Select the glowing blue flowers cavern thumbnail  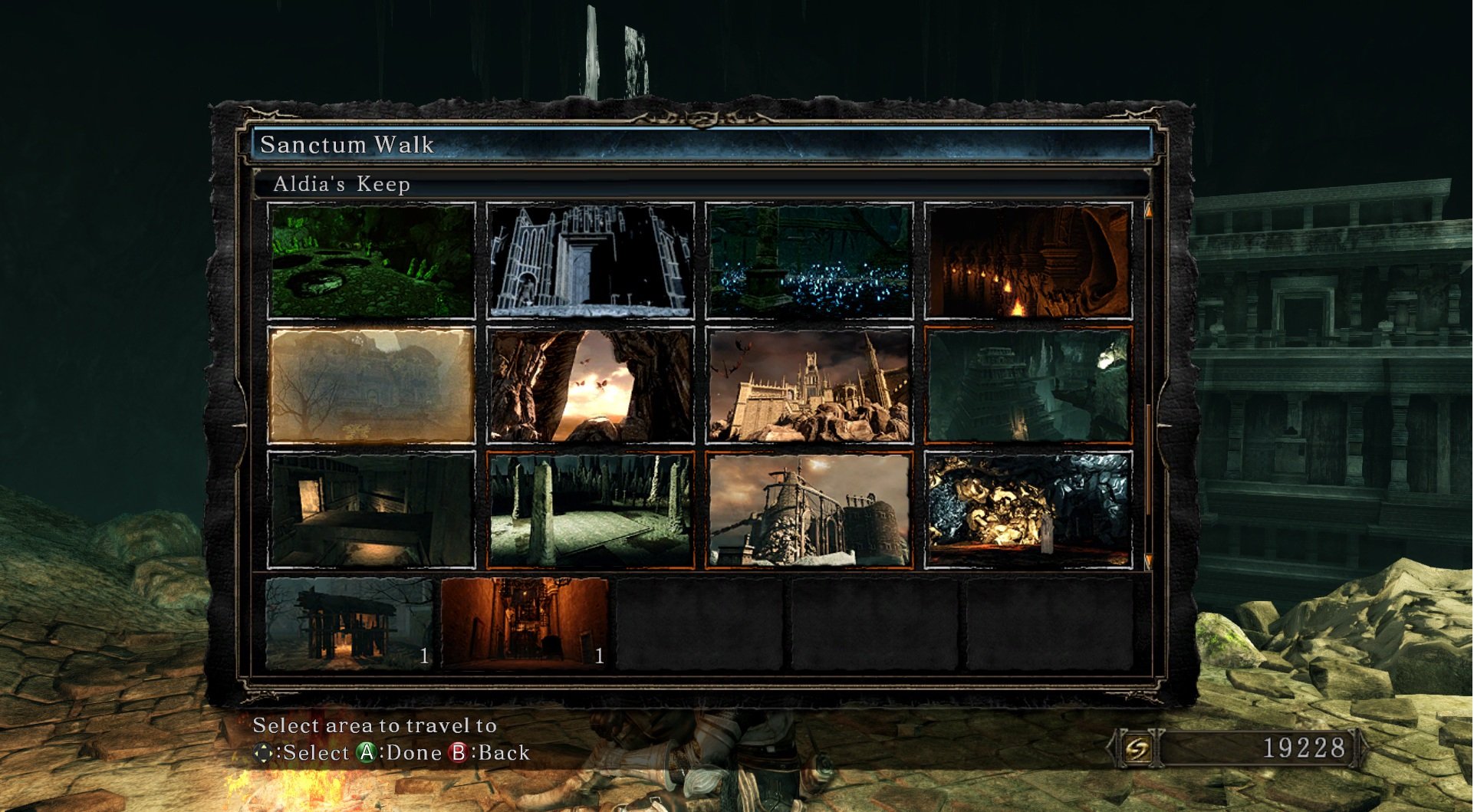coord(809,261)
